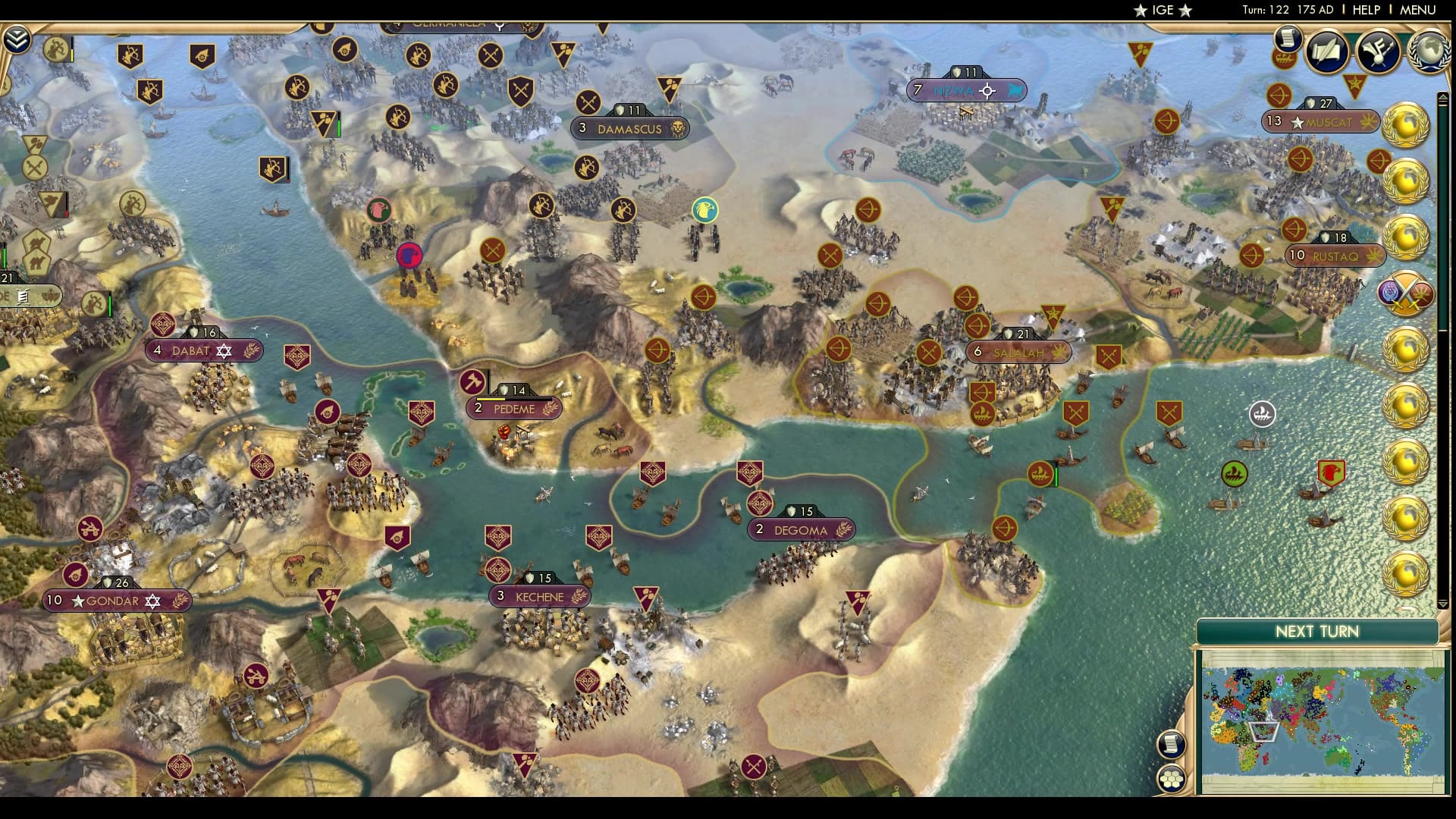Open Diplomacy via the globe-and-laurel icon

coord(1429,52)
